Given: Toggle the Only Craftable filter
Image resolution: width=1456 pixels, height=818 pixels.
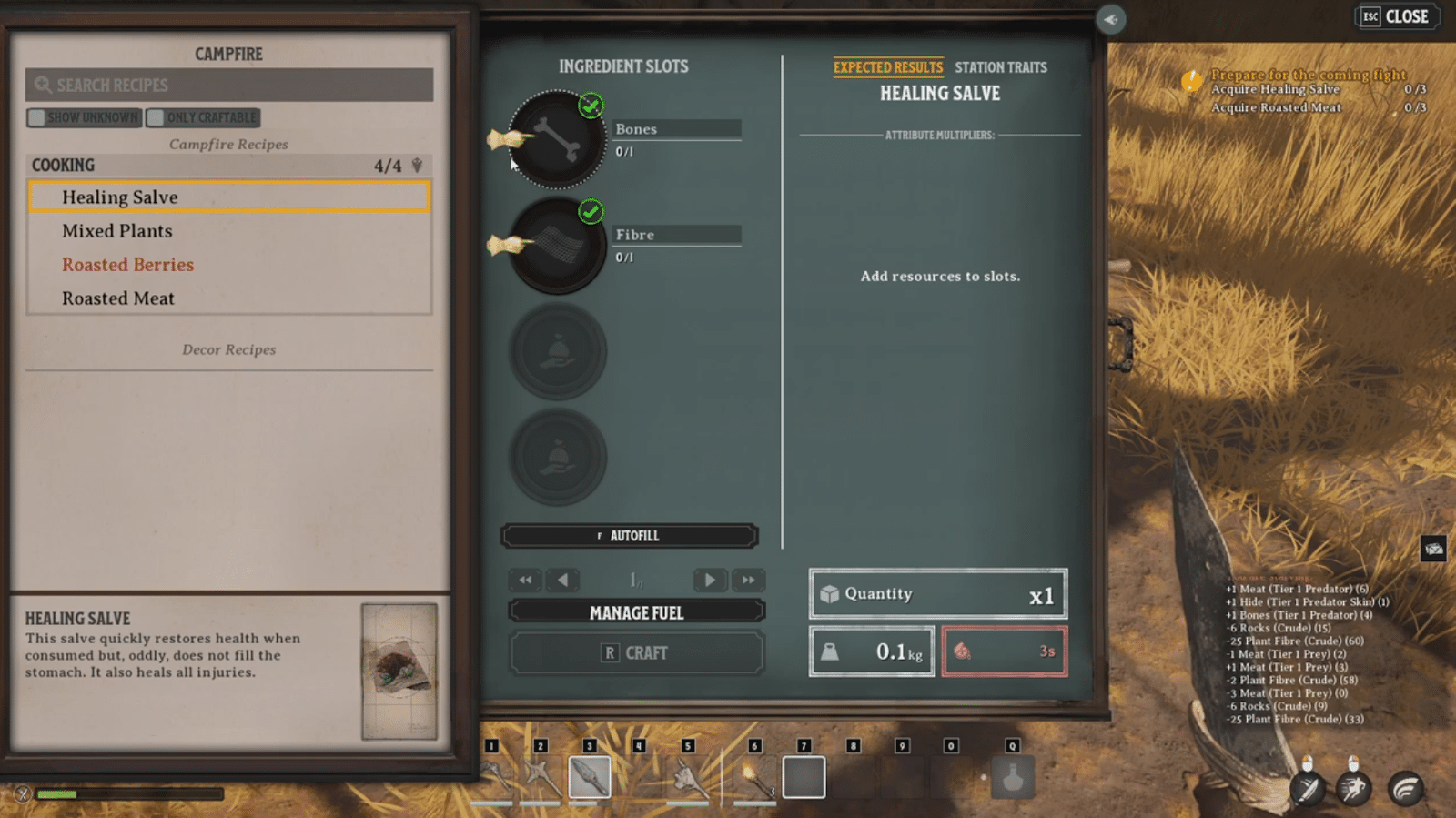Looking at the screenshot, I should coord(204,117).
